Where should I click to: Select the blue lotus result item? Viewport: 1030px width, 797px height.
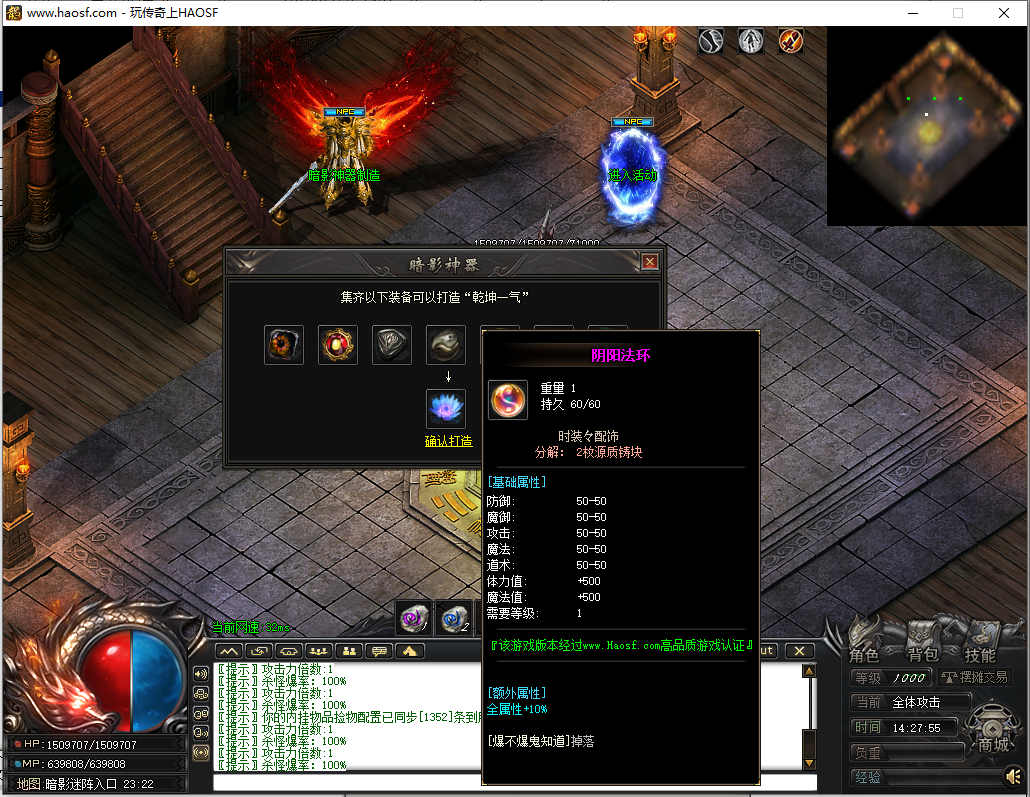pyautogui.click(x=446, y=408)
